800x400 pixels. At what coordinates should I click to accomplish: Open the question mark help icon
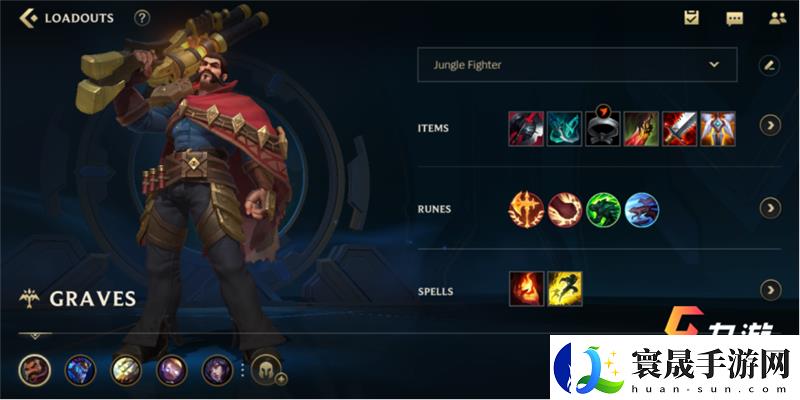[142, 18]
